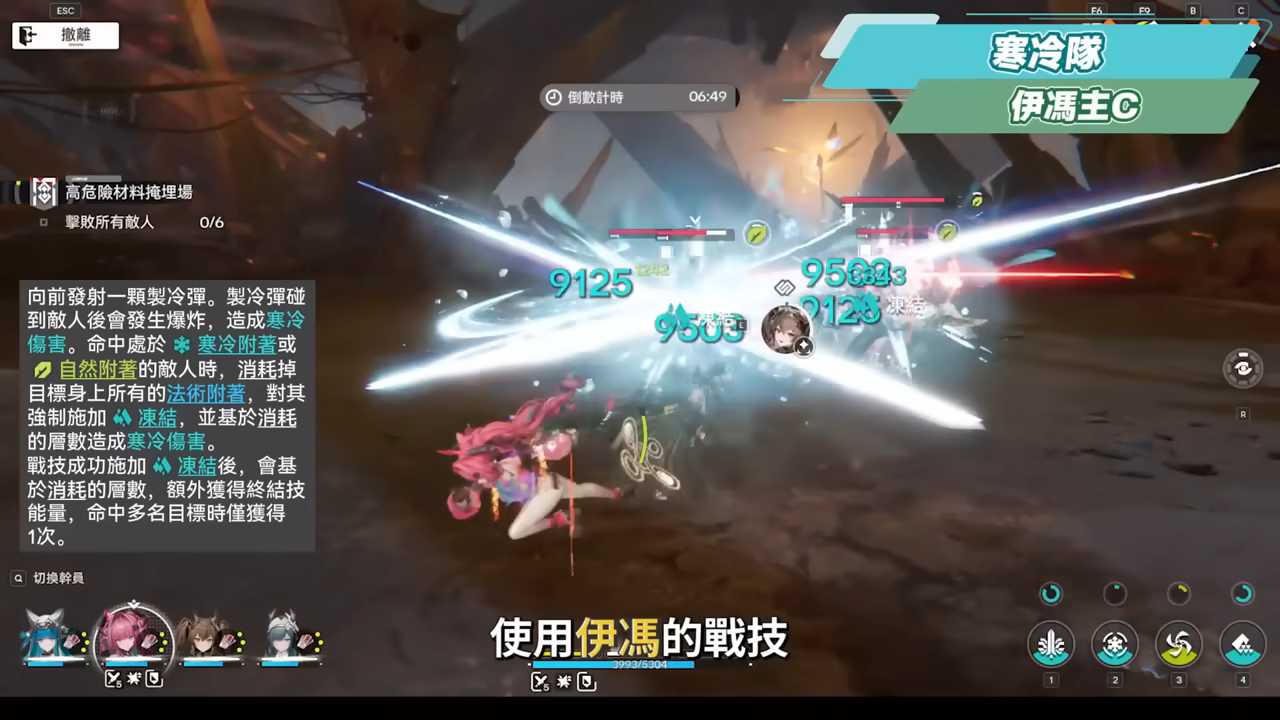This screenshot has width=1280, height=720.
Task: Use the snowflake frost skill on slot 2
Action: click(1113, 645)
